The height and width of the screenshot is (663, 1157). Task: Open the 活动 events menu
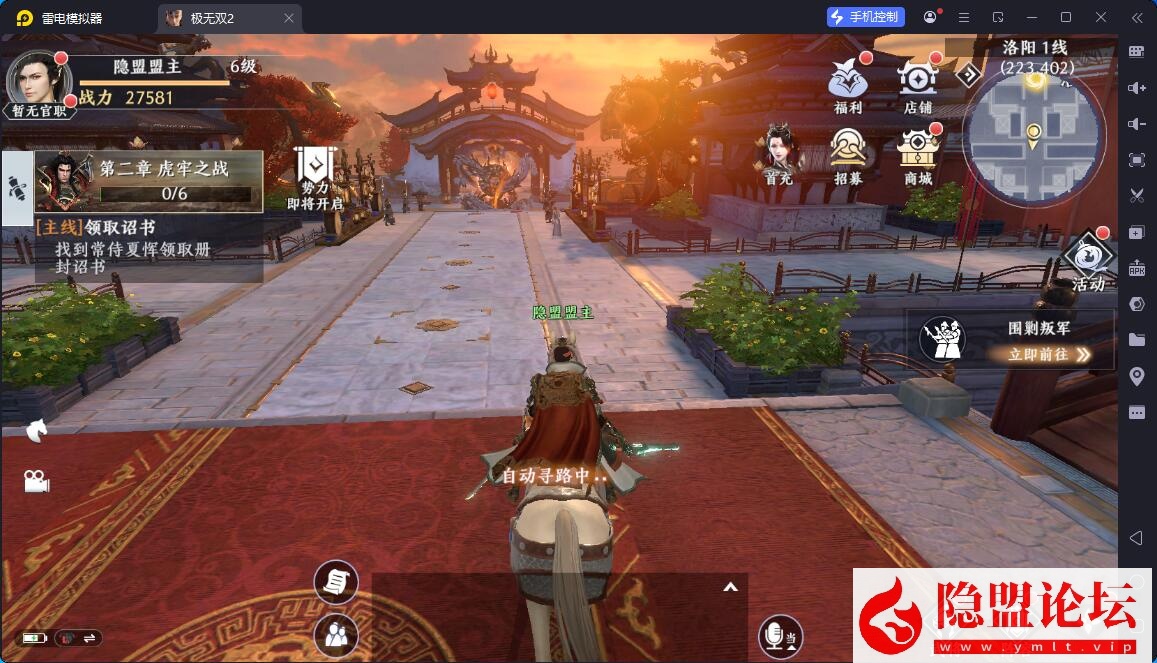(1088, 261)
